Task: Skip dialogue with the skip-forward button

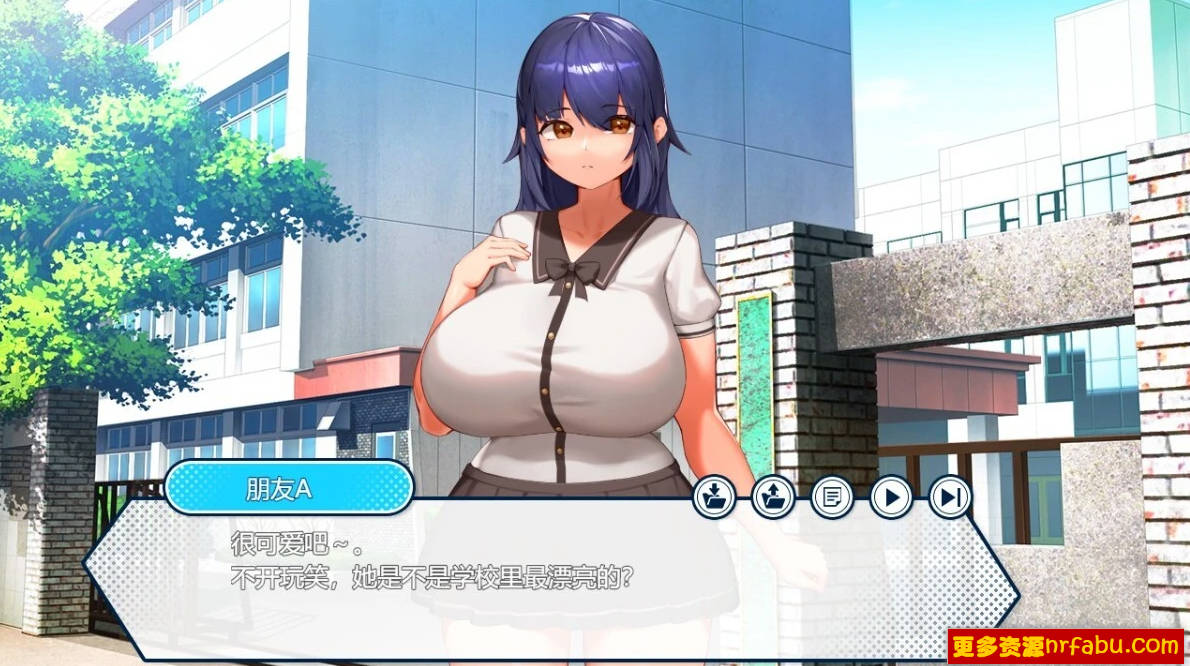Action: tap(950, 496)
